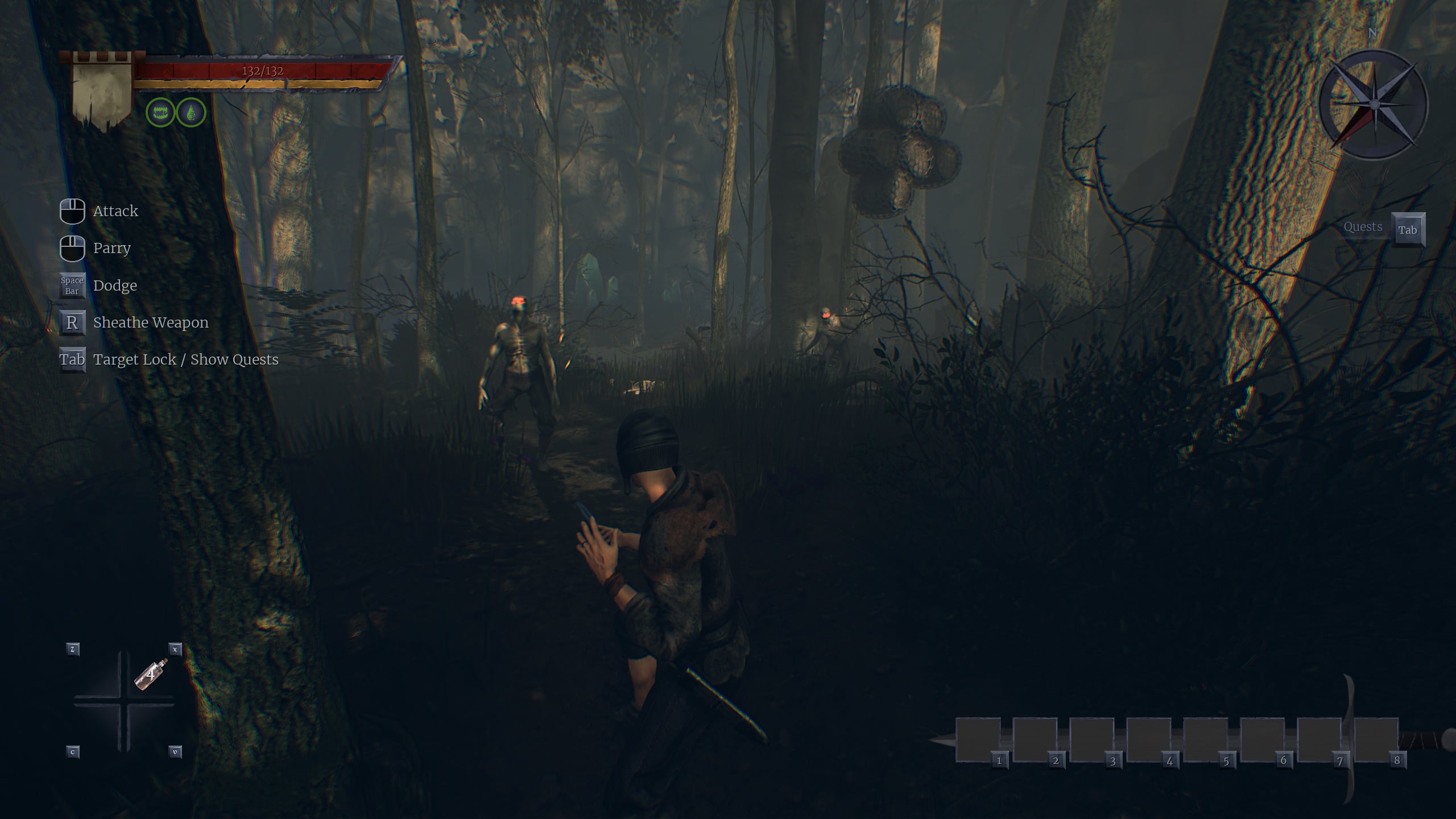Click the compass in the corner

pyautogui.click(x=1374, y=105)
